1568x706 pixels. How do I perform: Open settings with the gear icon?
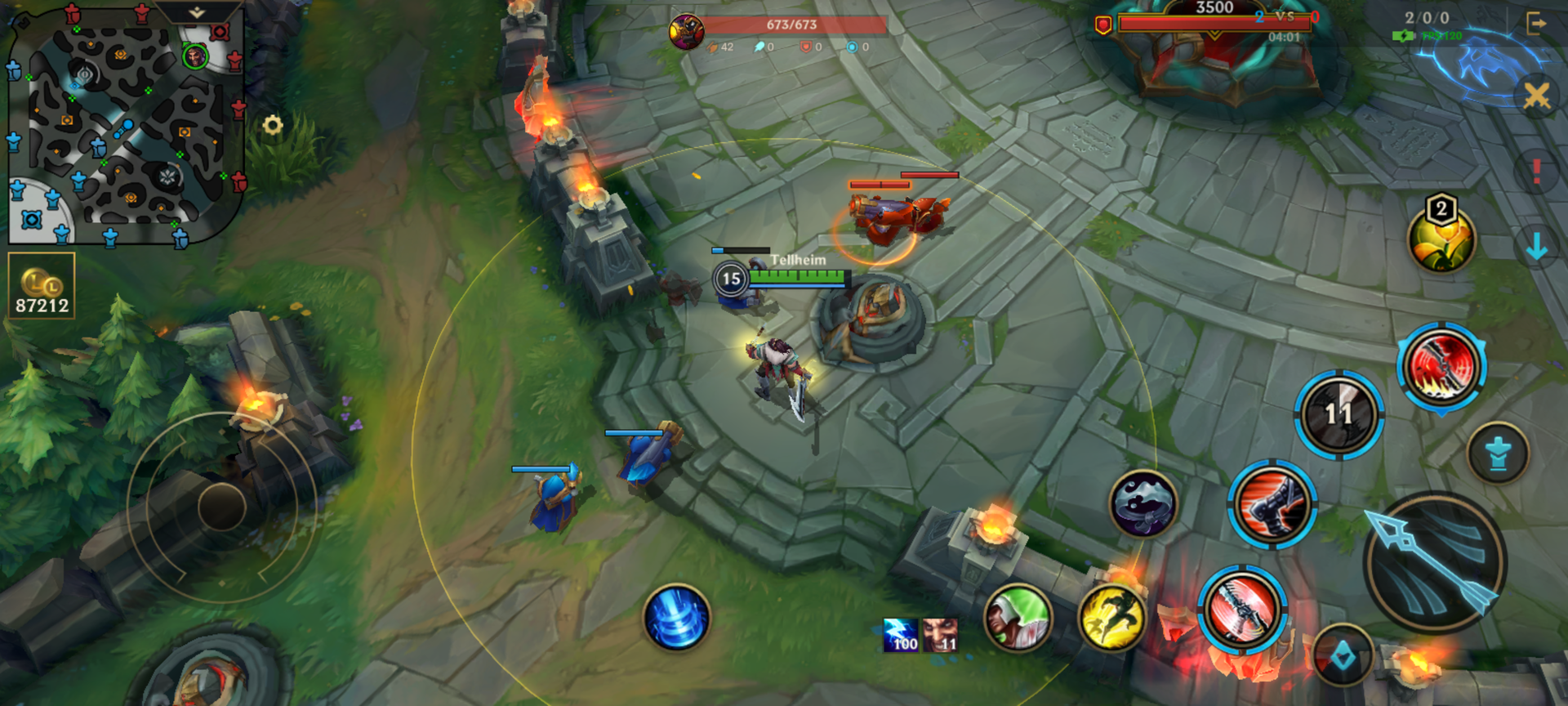point(273,125)
